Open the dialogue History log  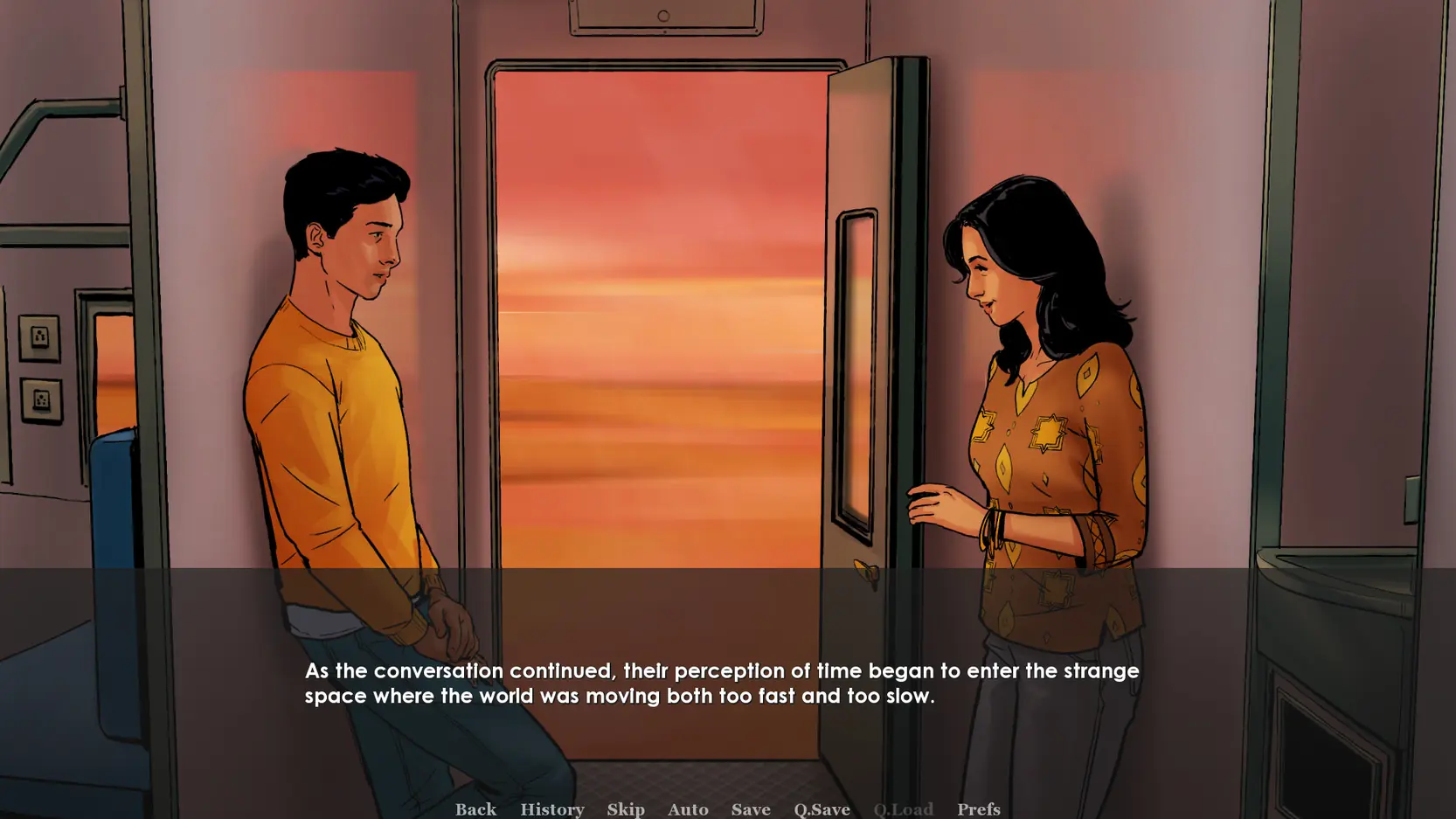coord(551,809)
